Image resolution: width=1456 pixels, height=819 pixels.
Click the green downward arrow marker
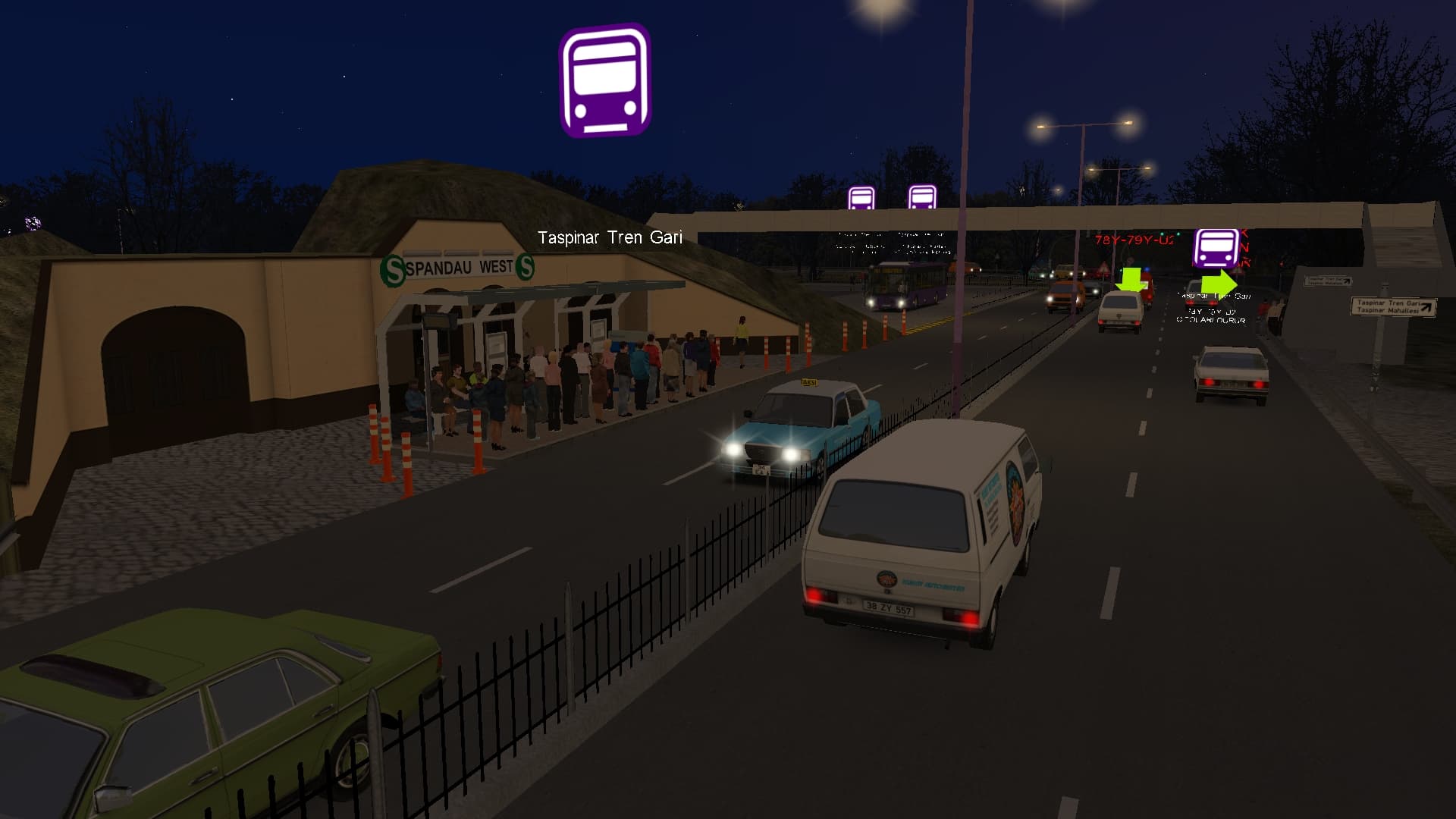coord(1131,278)
